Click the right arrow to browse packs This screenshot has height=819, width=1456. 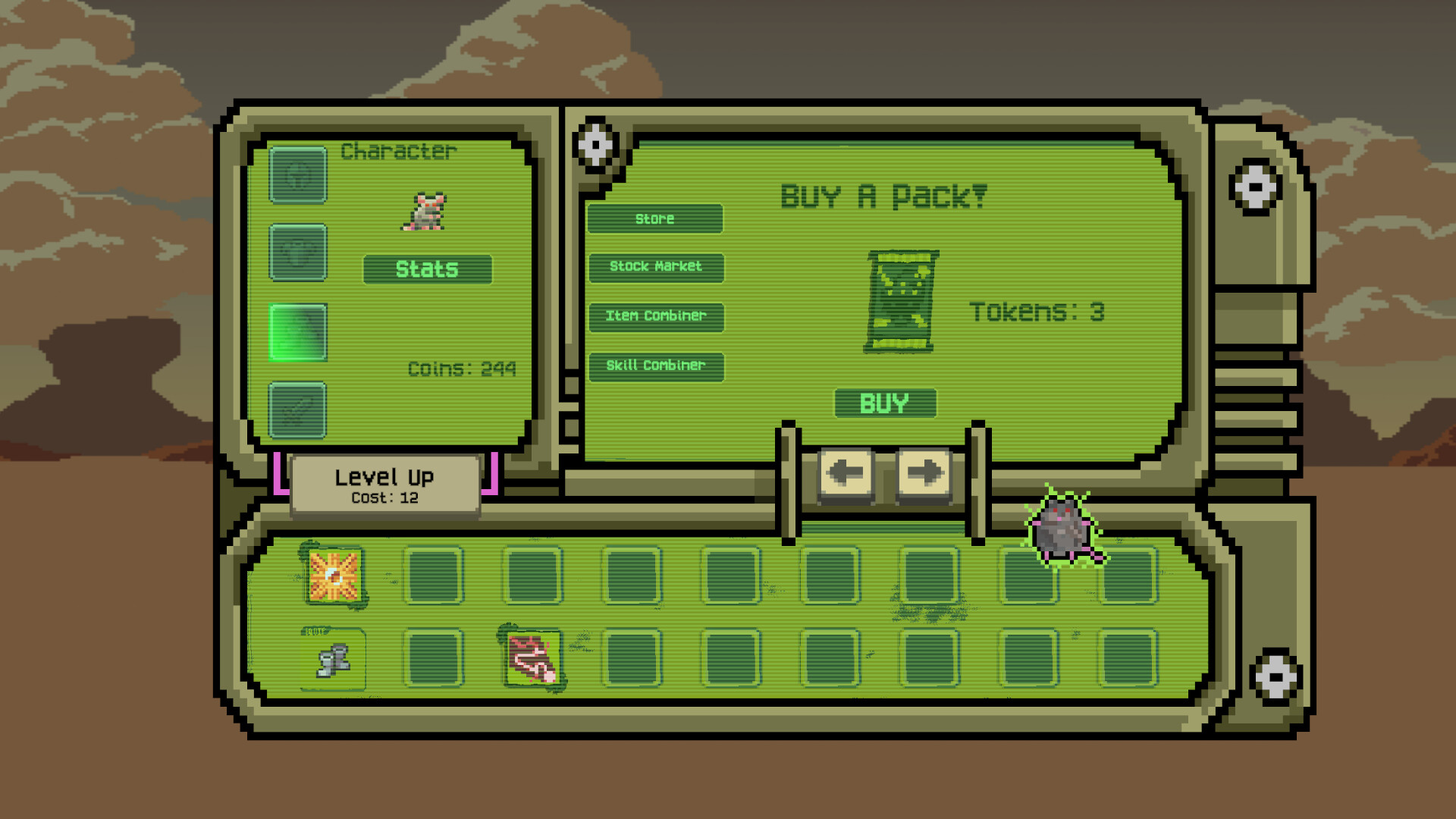click(x=922, y=472)
